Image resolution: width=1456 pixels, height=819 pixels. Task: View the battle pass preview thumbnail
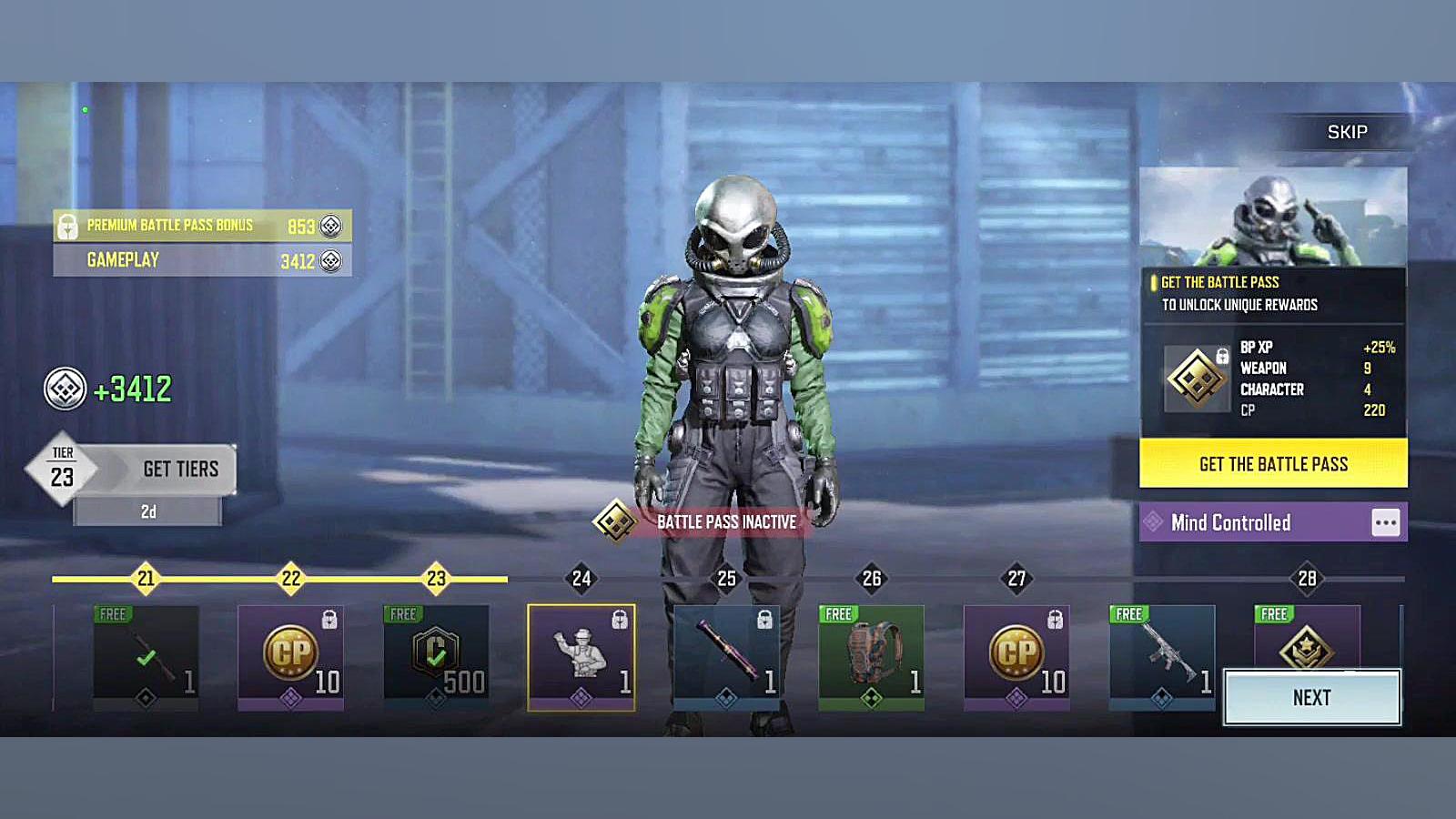(1273, 217)
